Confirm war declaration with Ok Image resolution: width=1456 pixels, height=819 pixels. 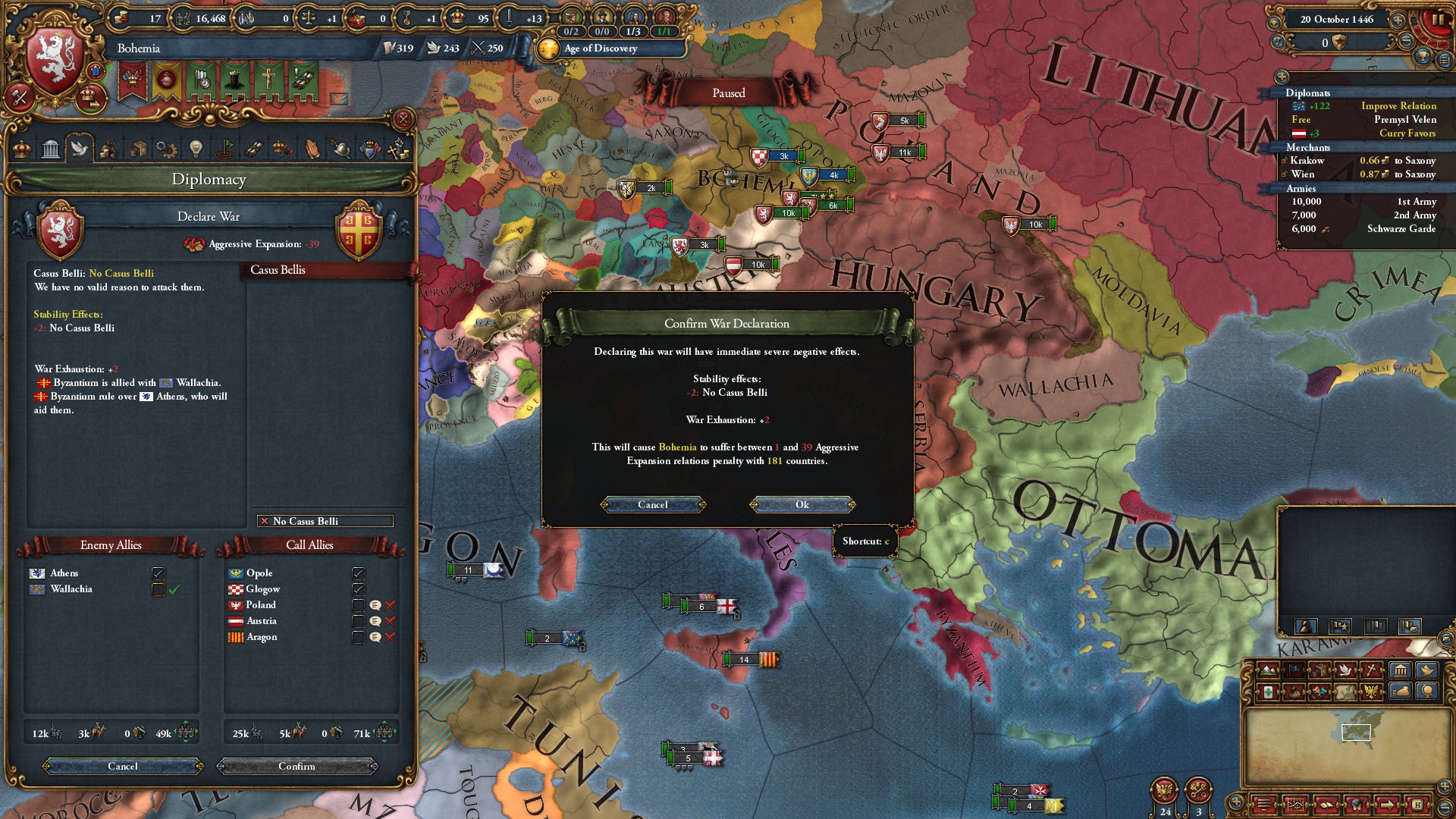pyautogui.click(x=802, y=505)
